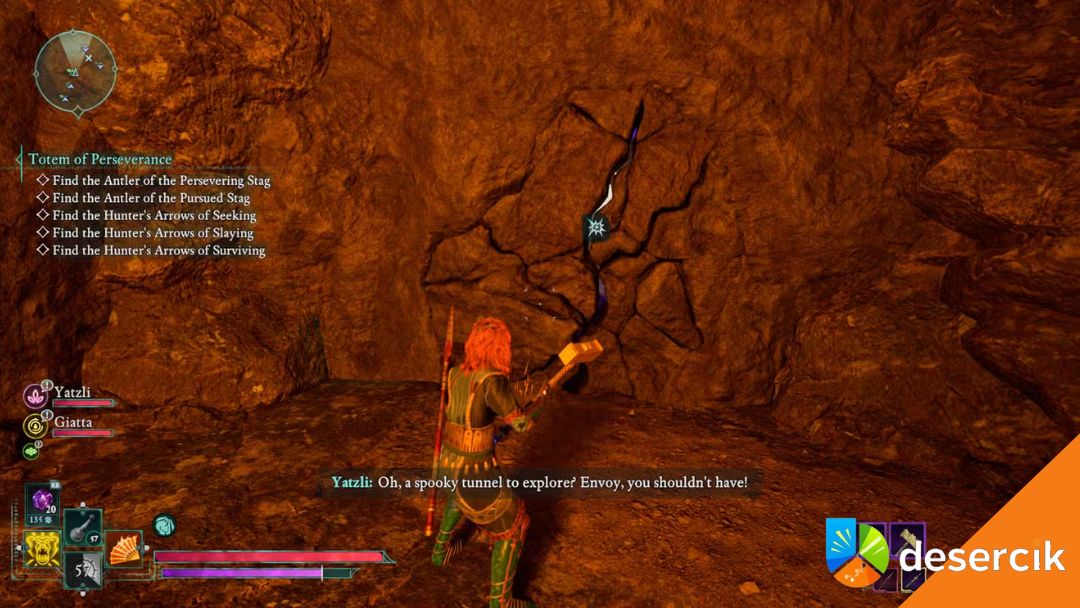Select the Hunter's Arrows of Slaying objective
The height and width of the screenshot is (608, 1080).
(x=153, y=233)
